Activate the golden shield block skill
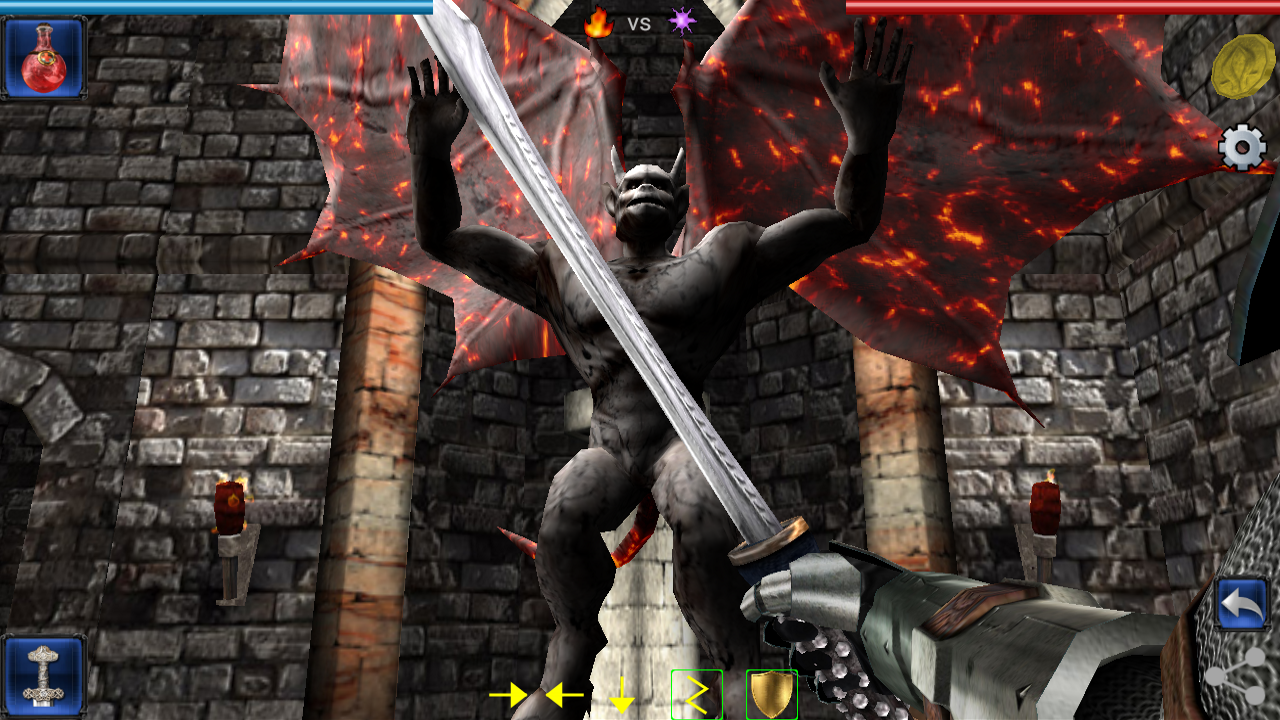Screen dimensions: 1280x720 771,695
